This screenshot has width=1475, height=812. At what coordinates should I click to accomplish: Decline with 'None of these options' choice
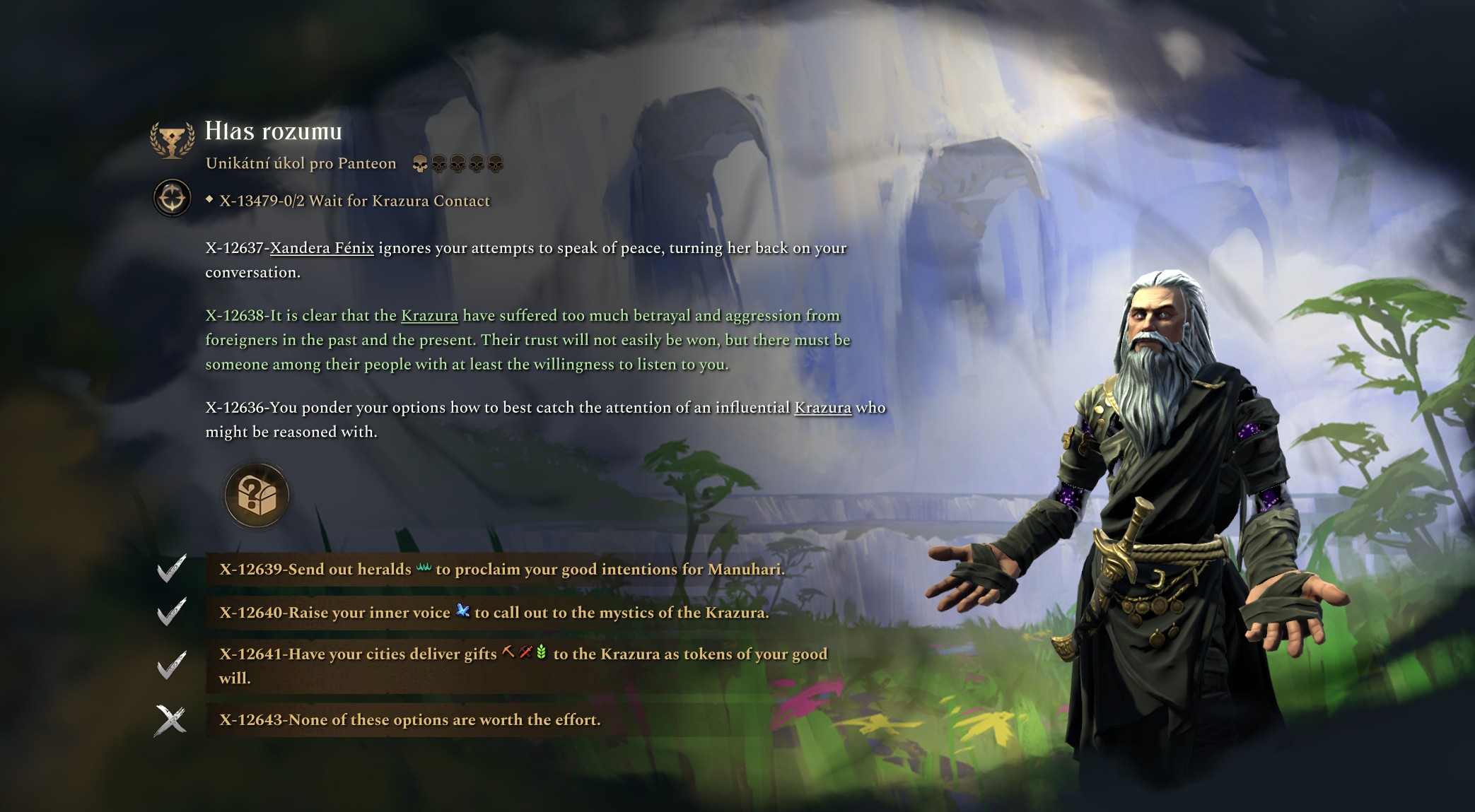[x=409, y=720]
